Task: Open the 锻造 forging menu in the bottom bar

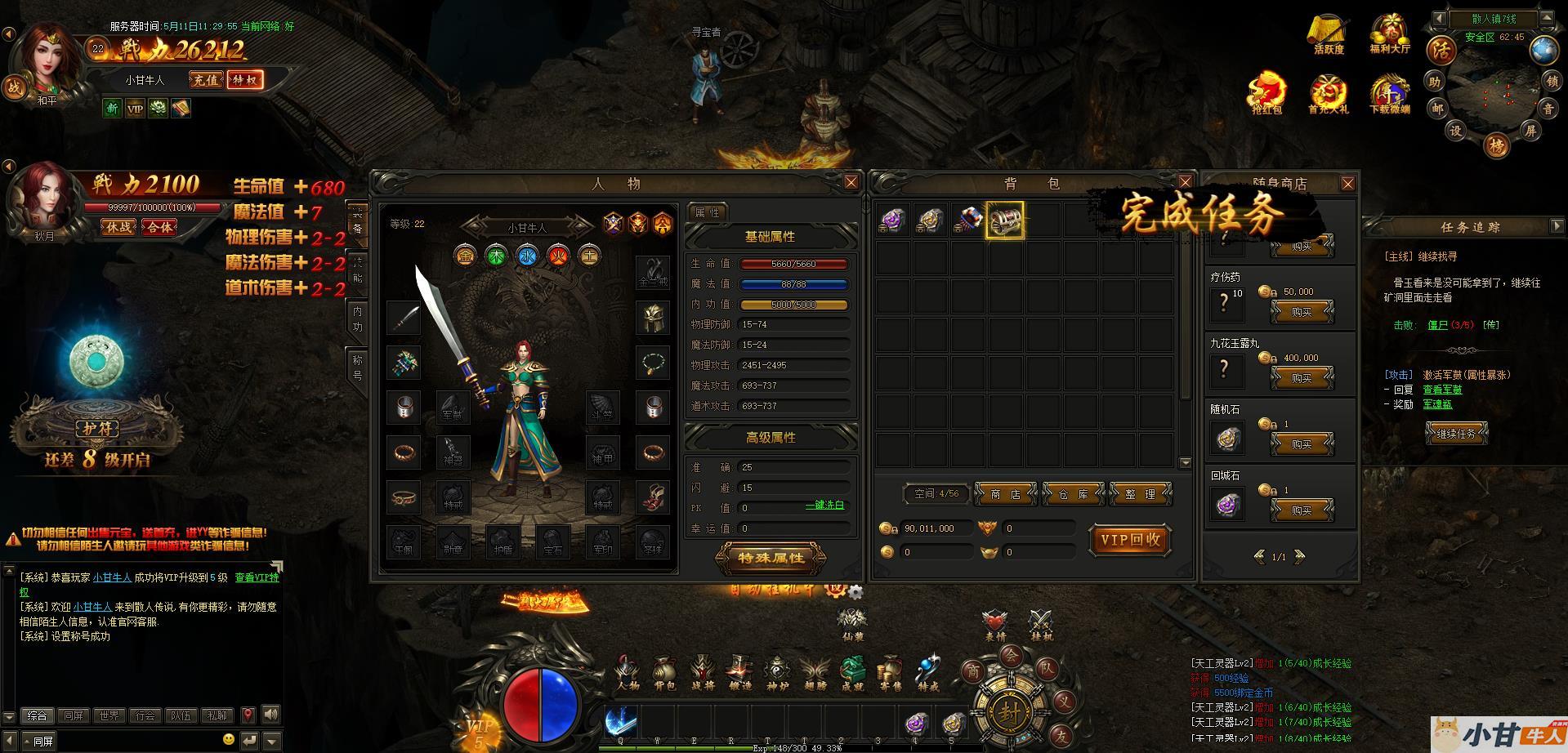Action: (739, 673)
